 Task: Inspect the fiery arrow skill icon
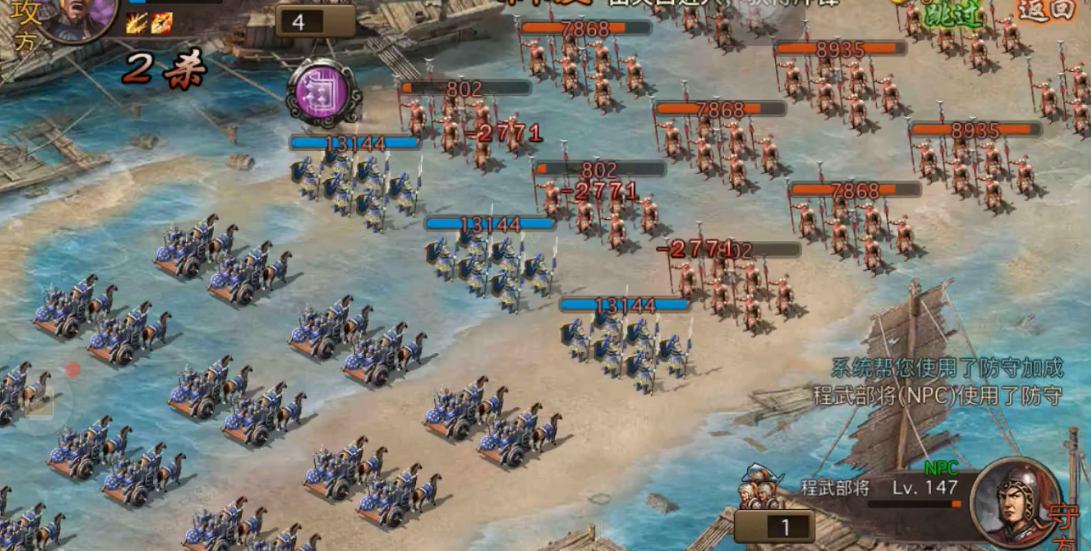point(162,22)
